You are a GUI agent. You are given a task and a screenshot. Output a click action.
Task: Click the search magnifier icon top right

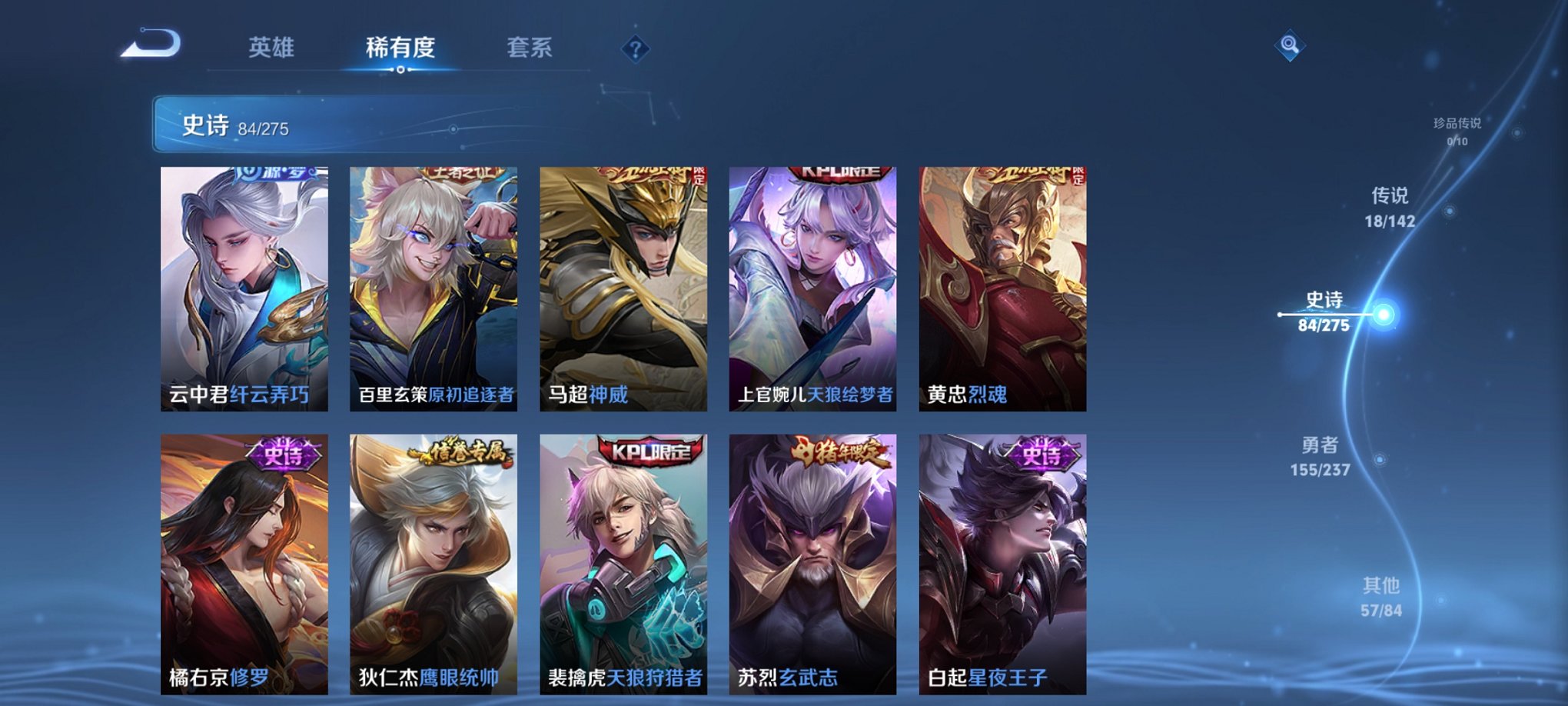pos(1291,45)
